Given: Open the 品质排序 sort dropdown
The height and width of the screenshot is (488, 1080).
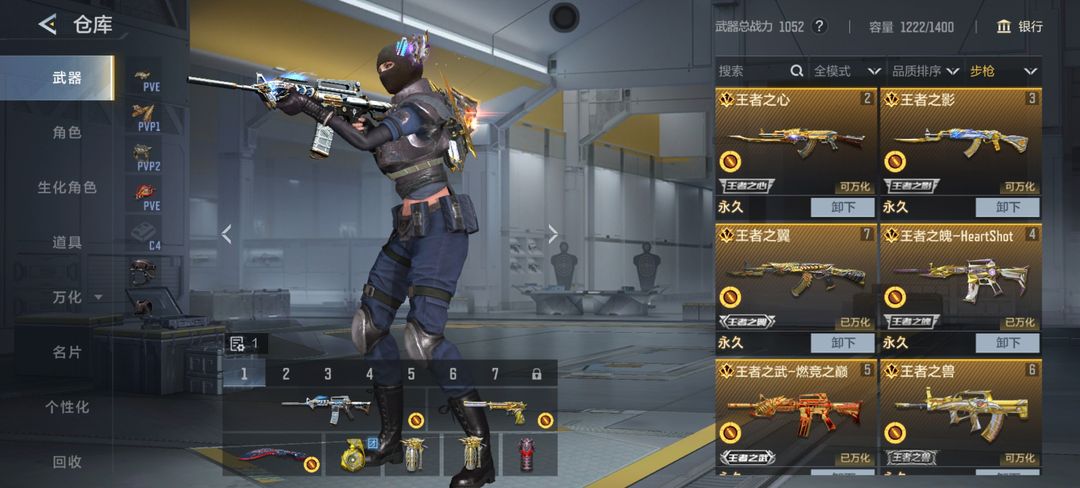Looking at the screenshot, I should pos(923,71).
